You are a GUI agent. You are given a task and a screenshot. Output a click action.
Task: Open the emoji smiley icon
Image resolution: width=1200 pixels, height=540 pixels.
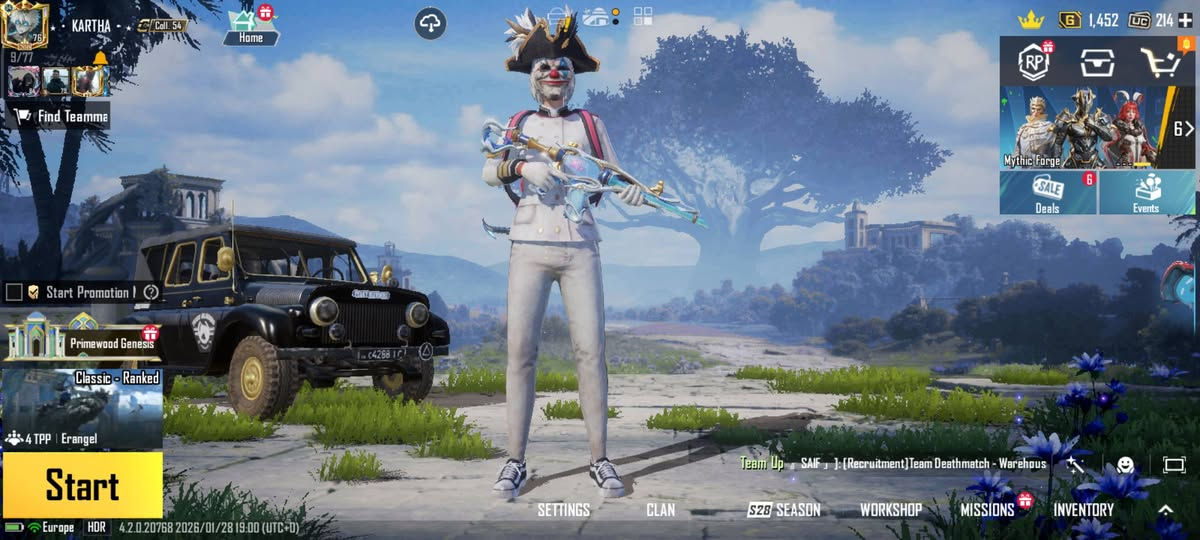click(1125, 464)
